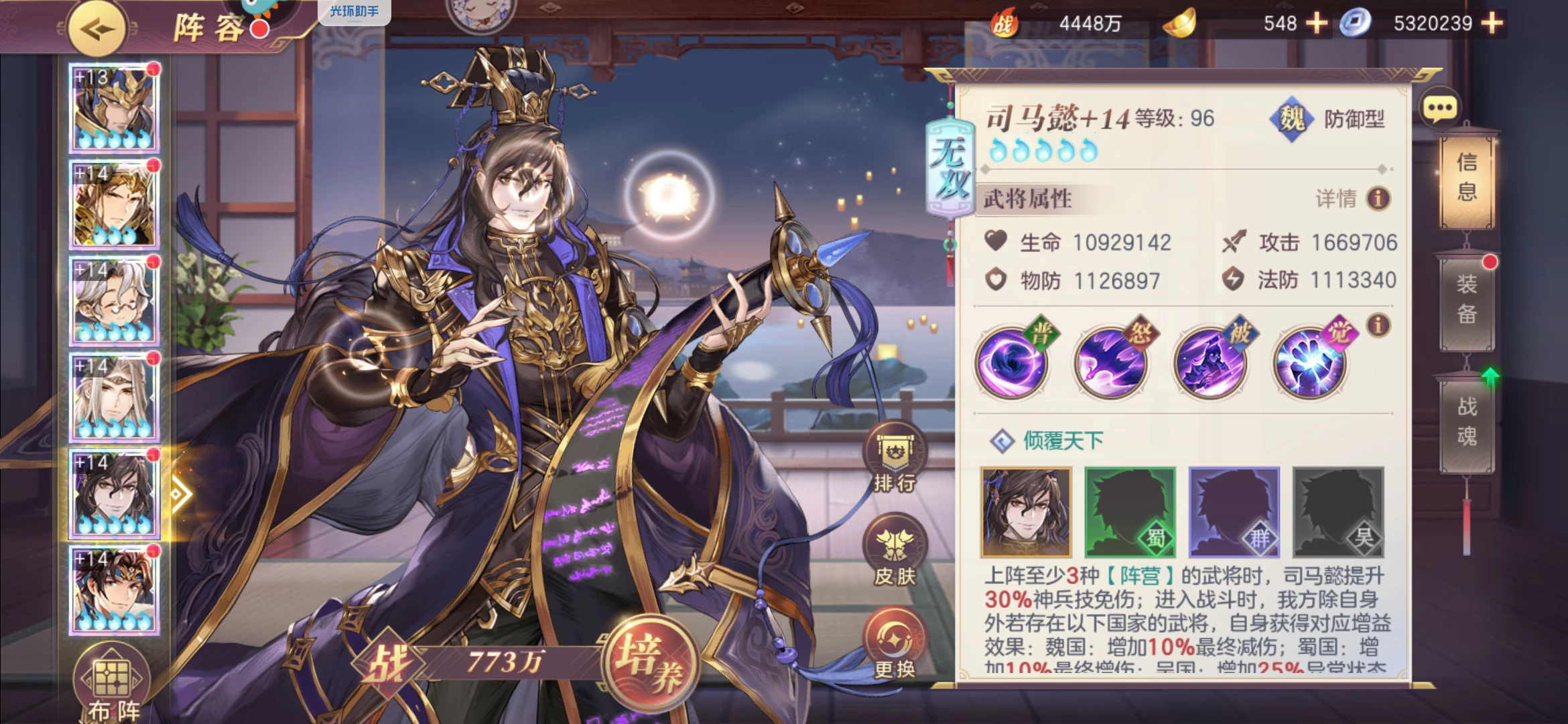This screenshot has width=1568, height=724.
Task: Go back with the golden arrow button
Action: 97,29
